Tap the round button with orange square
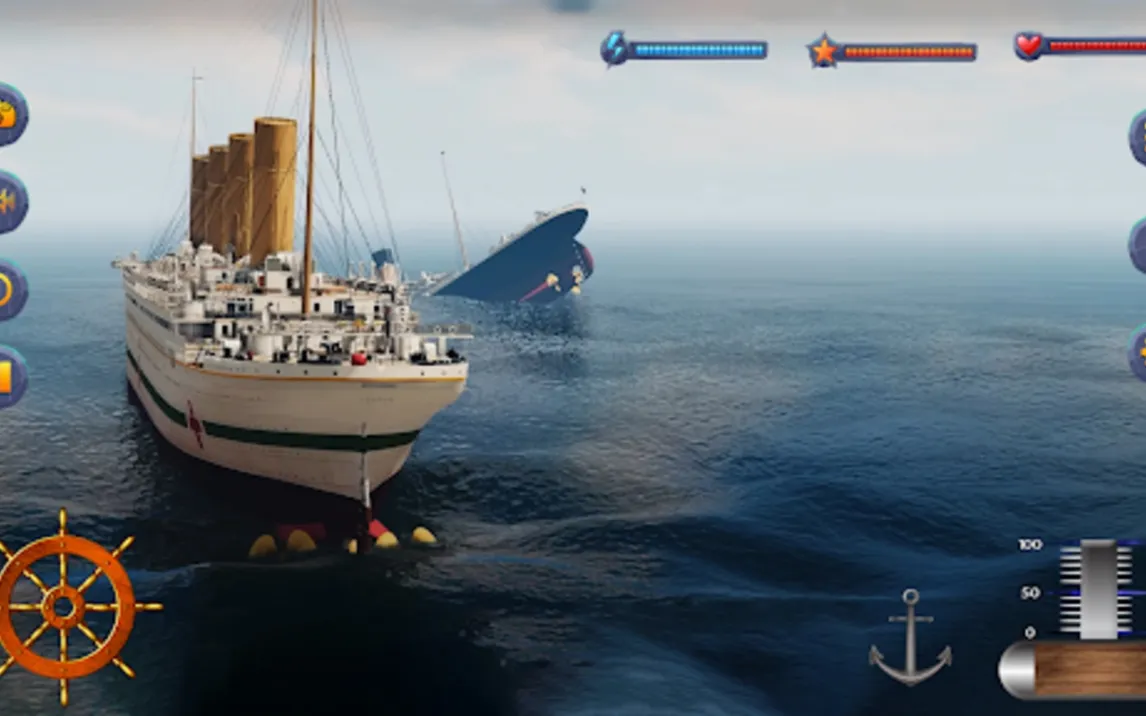 pos(9,376)
